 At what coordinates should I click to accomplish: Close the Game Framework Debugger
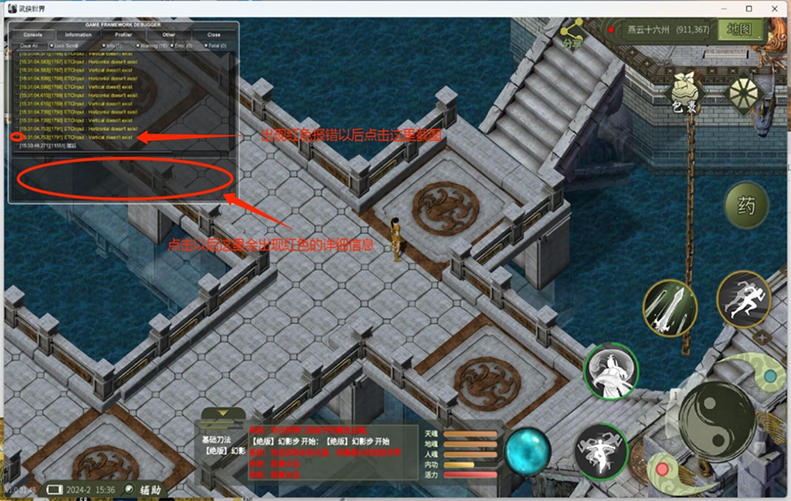click(x=213, y=34)
